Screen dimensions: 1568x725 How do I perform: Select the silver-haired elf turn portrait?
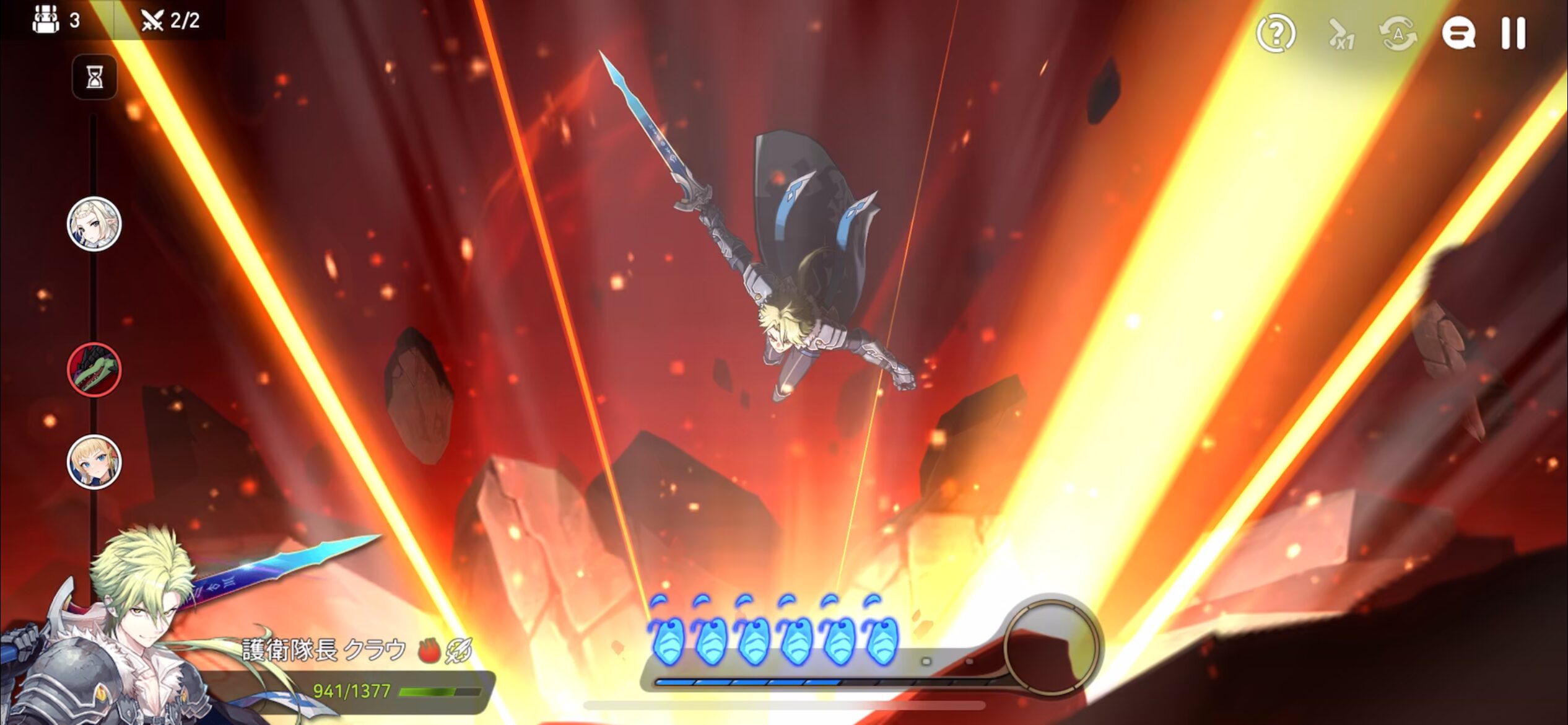click(94, 224)
